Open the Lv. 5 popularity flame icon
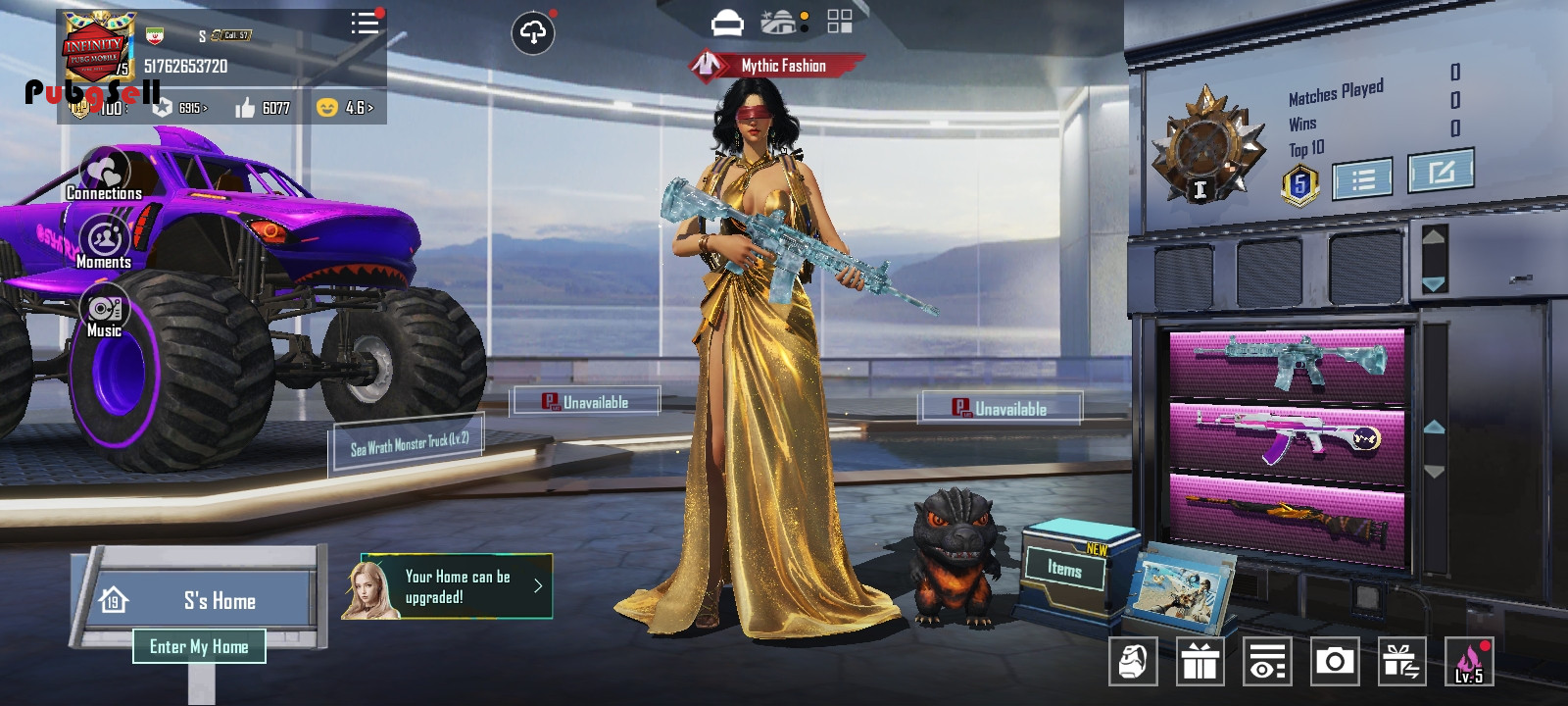 pos(1468,662)
